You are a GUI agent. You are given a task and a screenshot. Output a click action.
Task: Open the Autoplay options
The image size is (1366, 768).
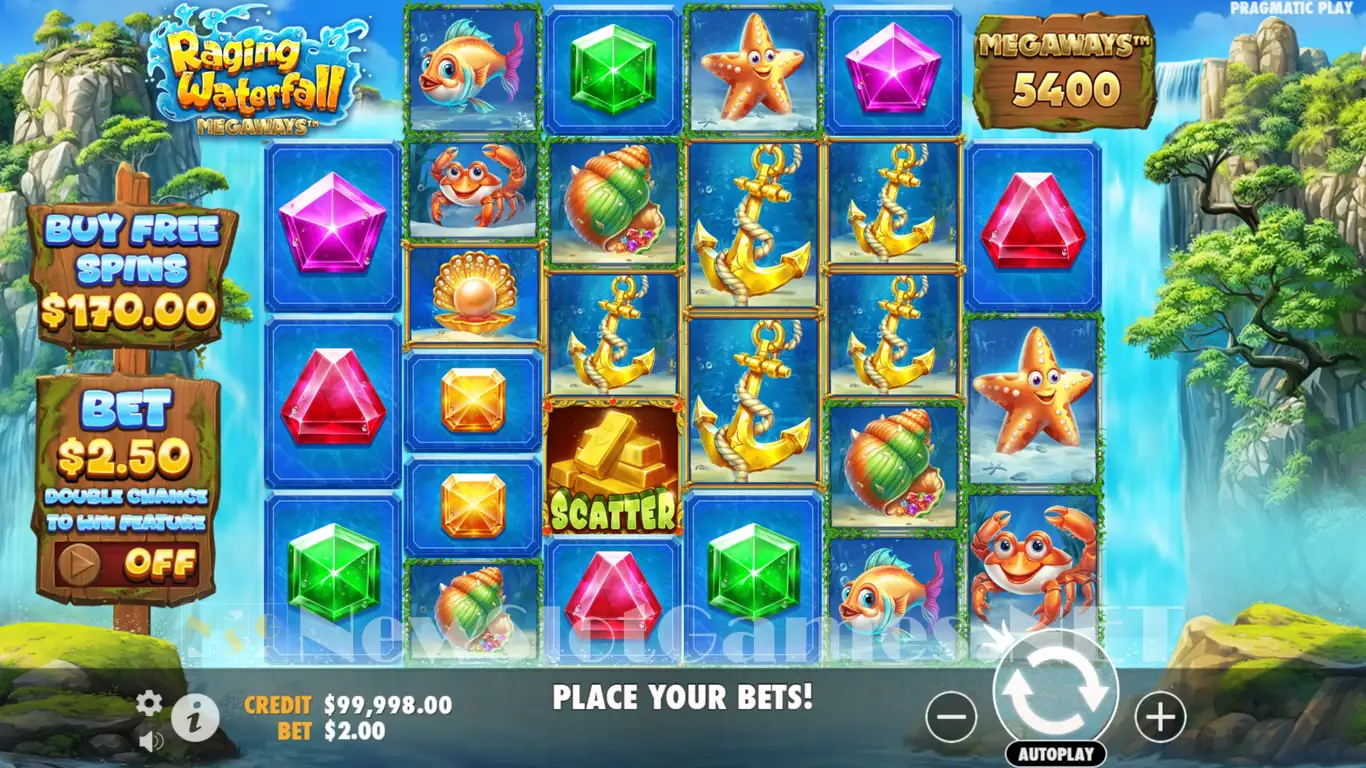1055,754
